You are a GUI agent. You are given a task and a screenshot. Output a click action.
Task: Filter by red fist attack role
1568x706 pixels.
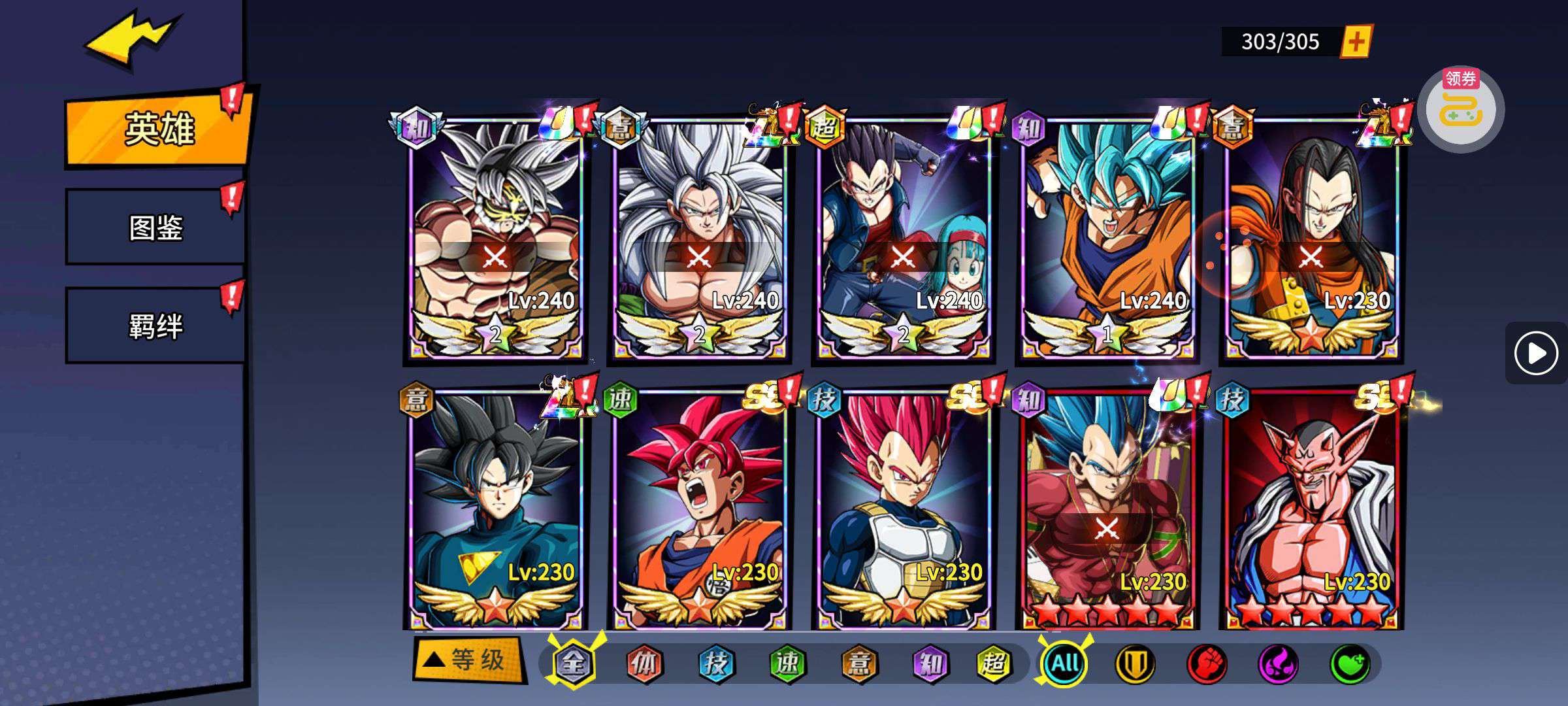click(1207, 664)
